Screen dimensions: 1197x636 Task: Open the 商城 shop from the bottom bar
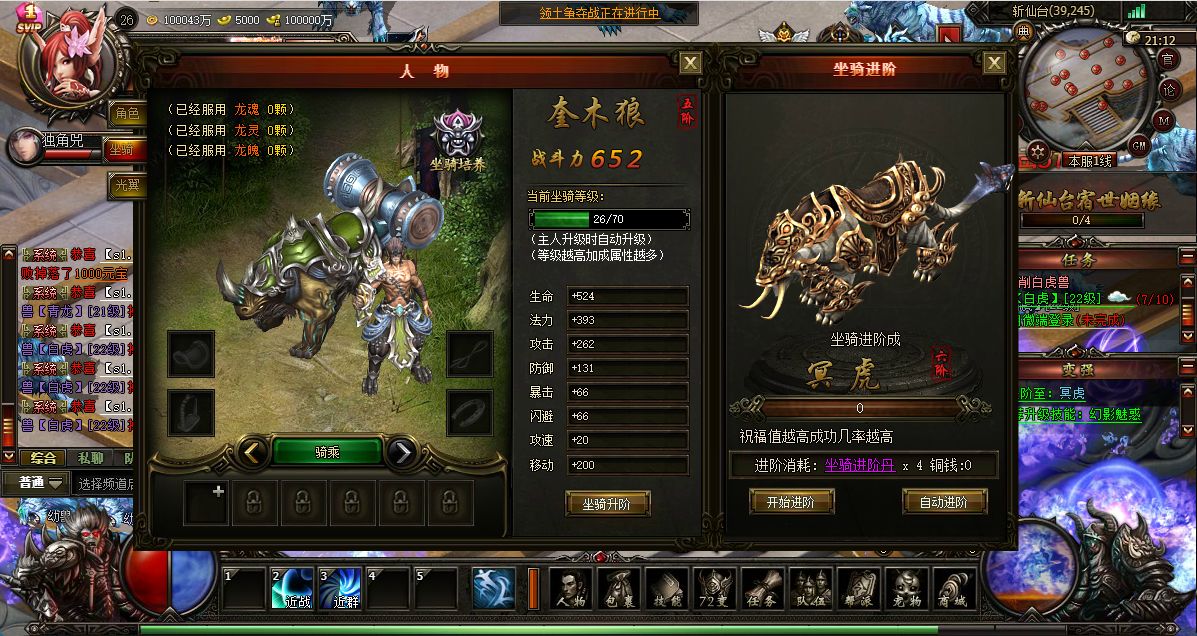click(x=954, y=589)
